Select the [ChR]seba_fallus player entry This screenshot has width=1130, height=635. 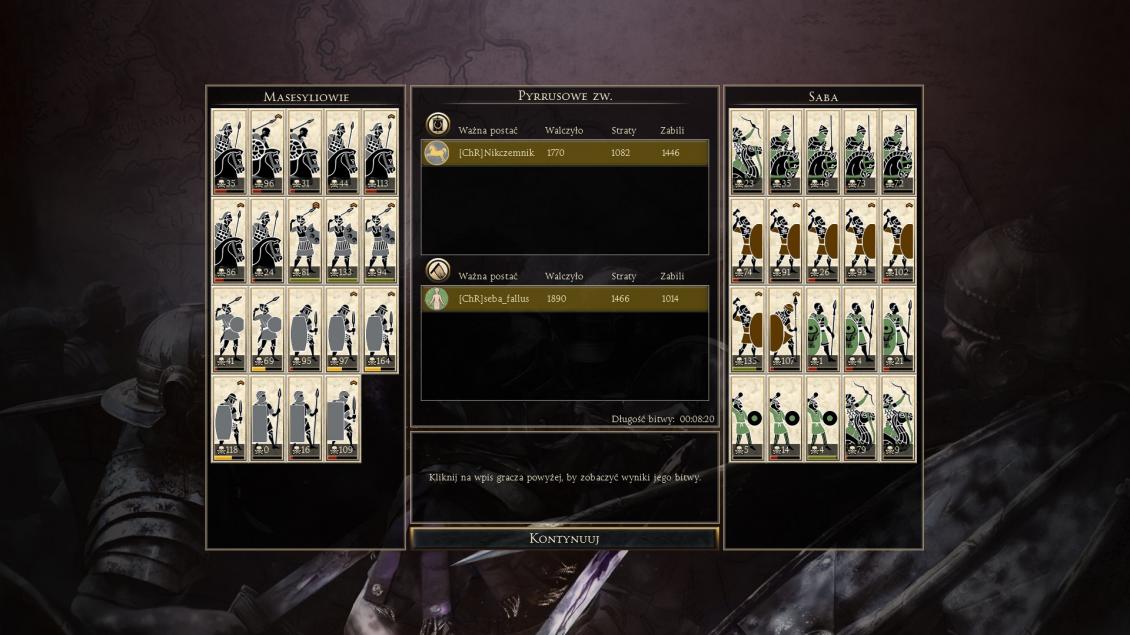pyautogui.click(x=565, y=299)
